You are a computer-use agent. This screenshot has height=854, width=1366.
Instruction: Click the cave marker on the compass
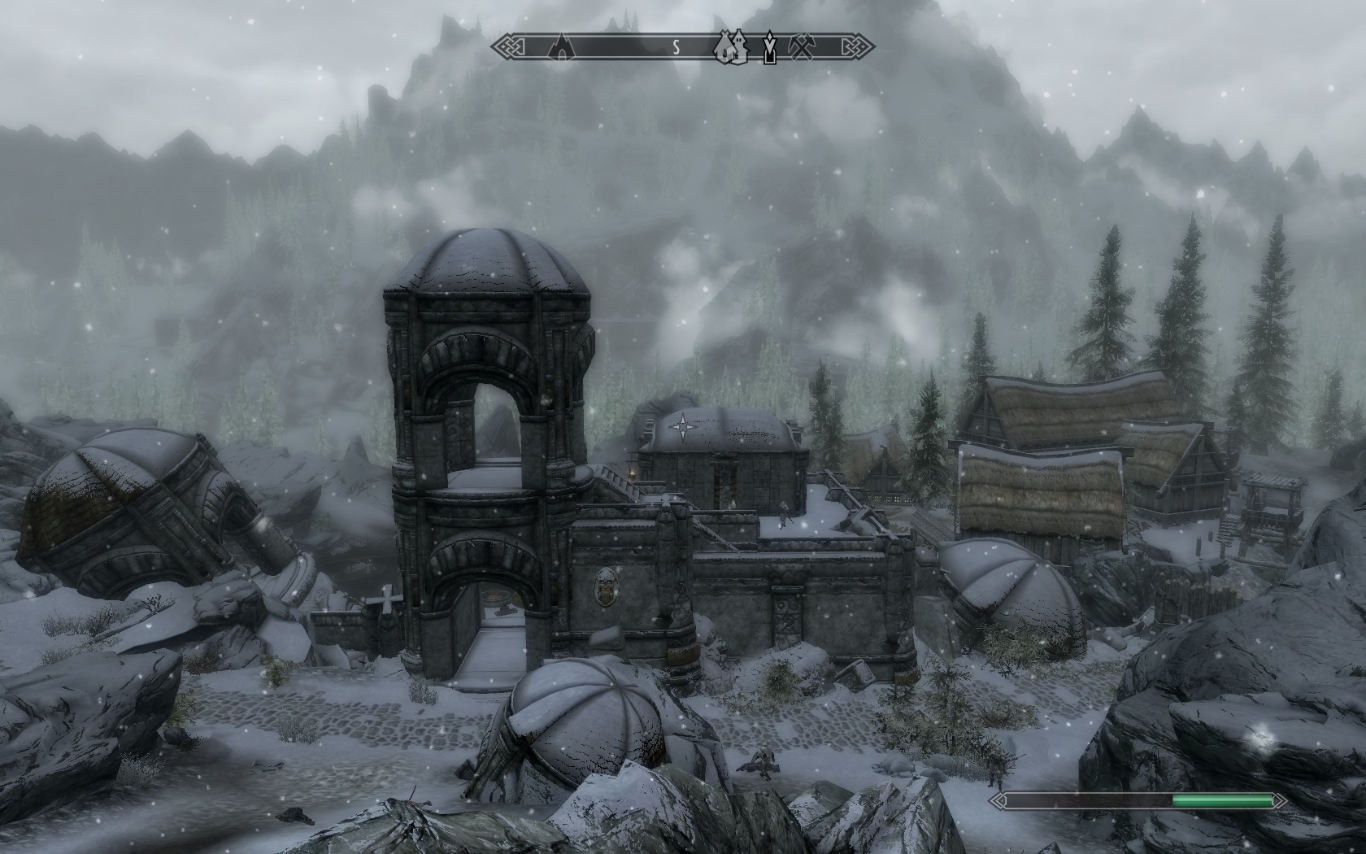pyautogui.click(x=562, y=46)
